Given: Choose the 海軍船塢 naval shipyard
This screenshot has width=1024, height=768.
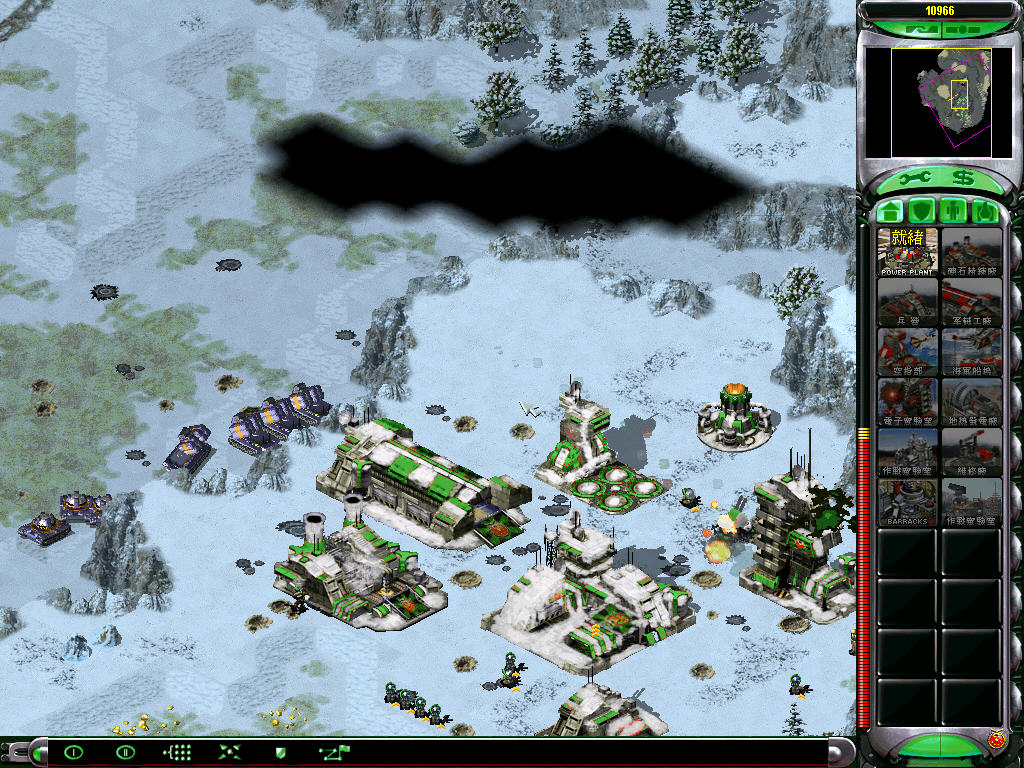Looking at the screenshot, I should (x=971, y=352).
